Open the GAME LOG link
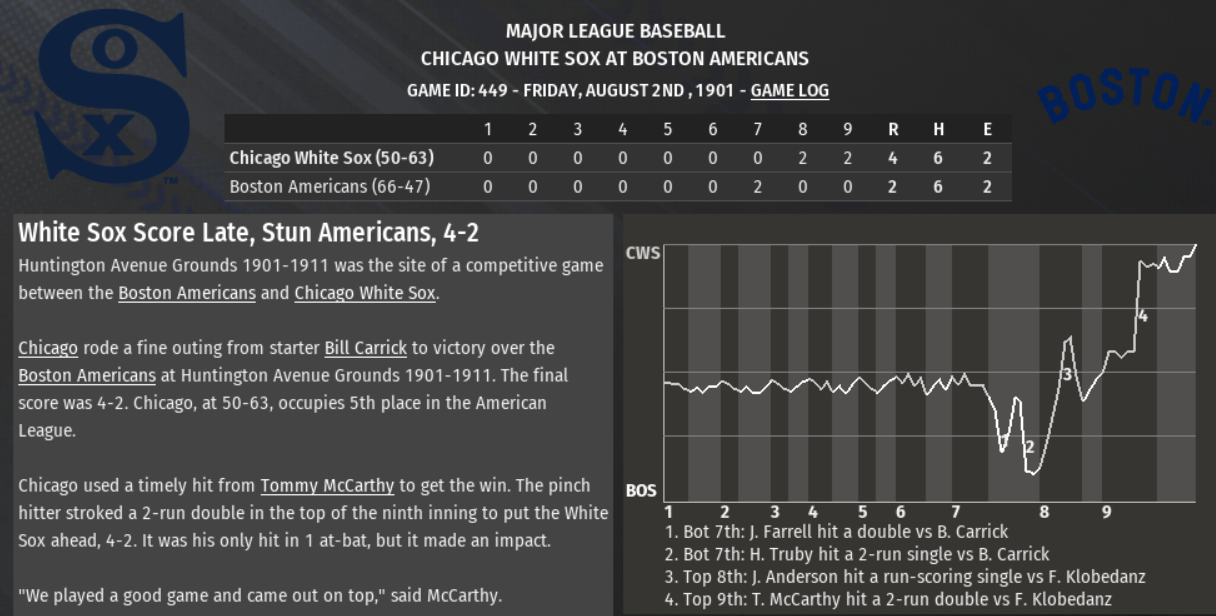Image resolution: width=1216 pixels, height=616 pixels. [x=789, y=90]
